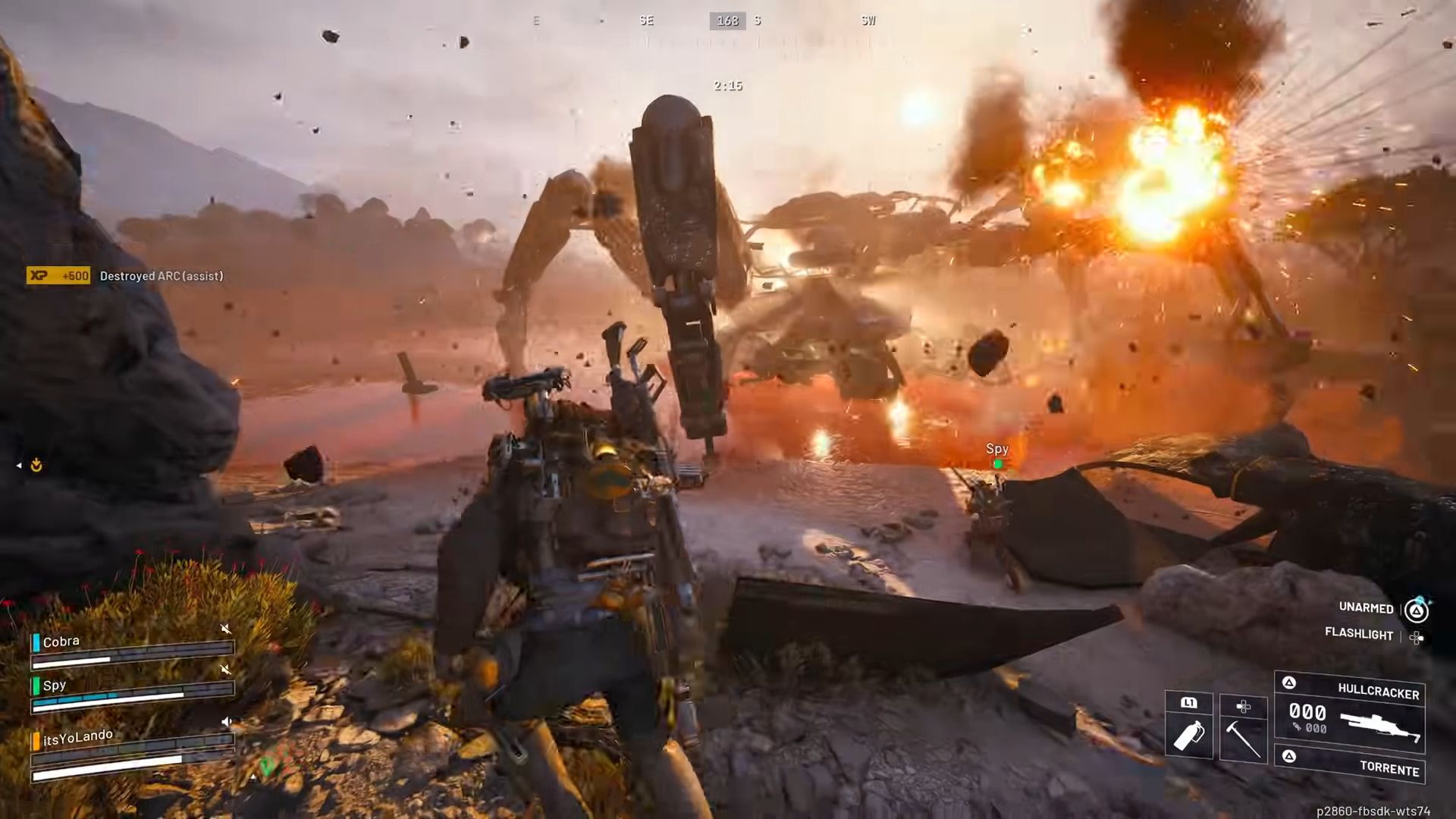Screen dimensions: 1456x819
Task: Toggle the muted speaker icon beside Spy
Action: point(225,669)
